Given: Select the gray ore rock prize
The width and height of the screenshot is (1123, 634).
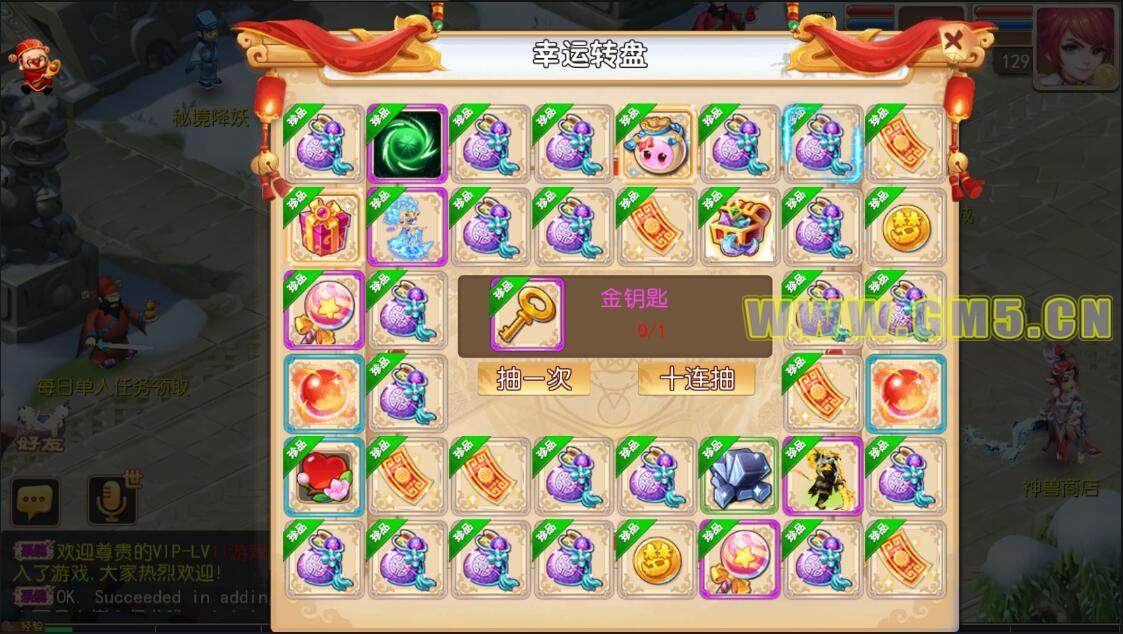Looking at the screenshot, I should tap(739, 476).
